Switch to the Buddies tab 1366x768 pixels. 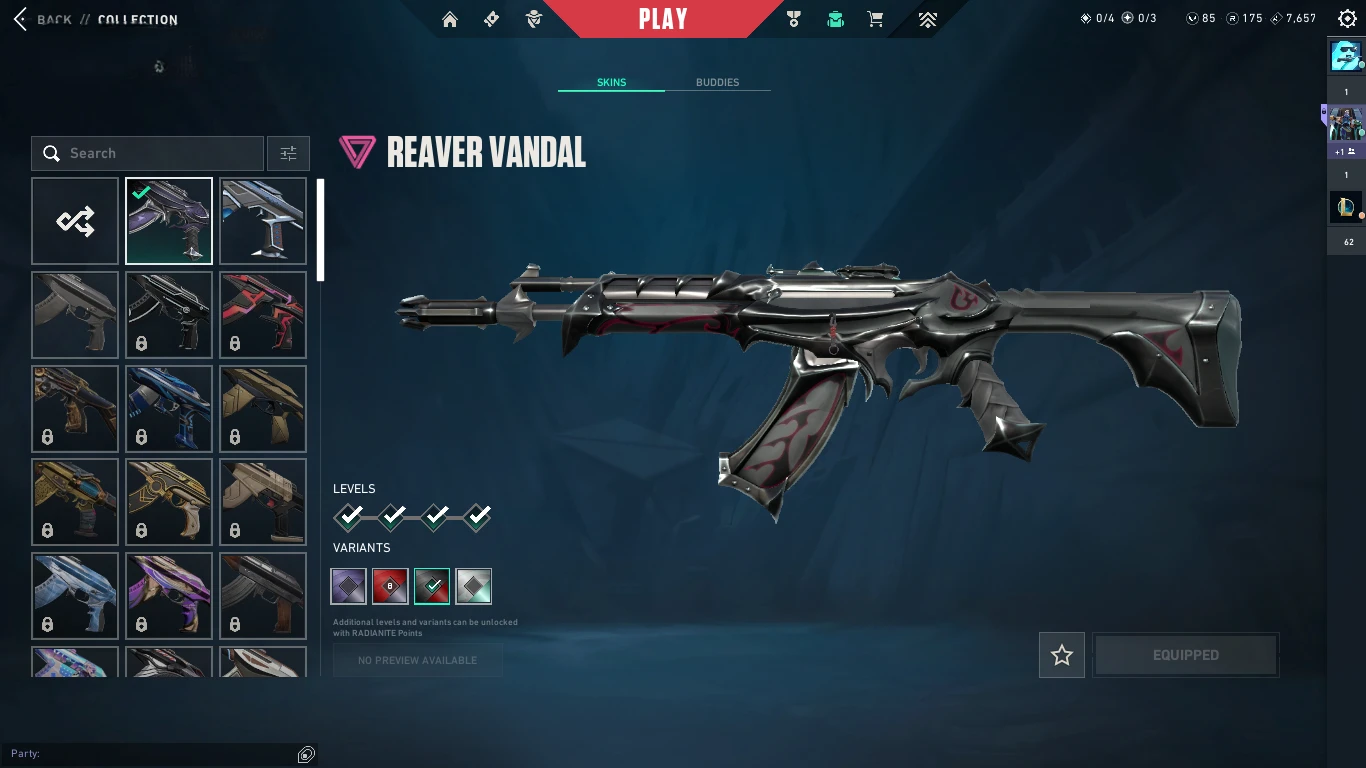pos(717,82)
